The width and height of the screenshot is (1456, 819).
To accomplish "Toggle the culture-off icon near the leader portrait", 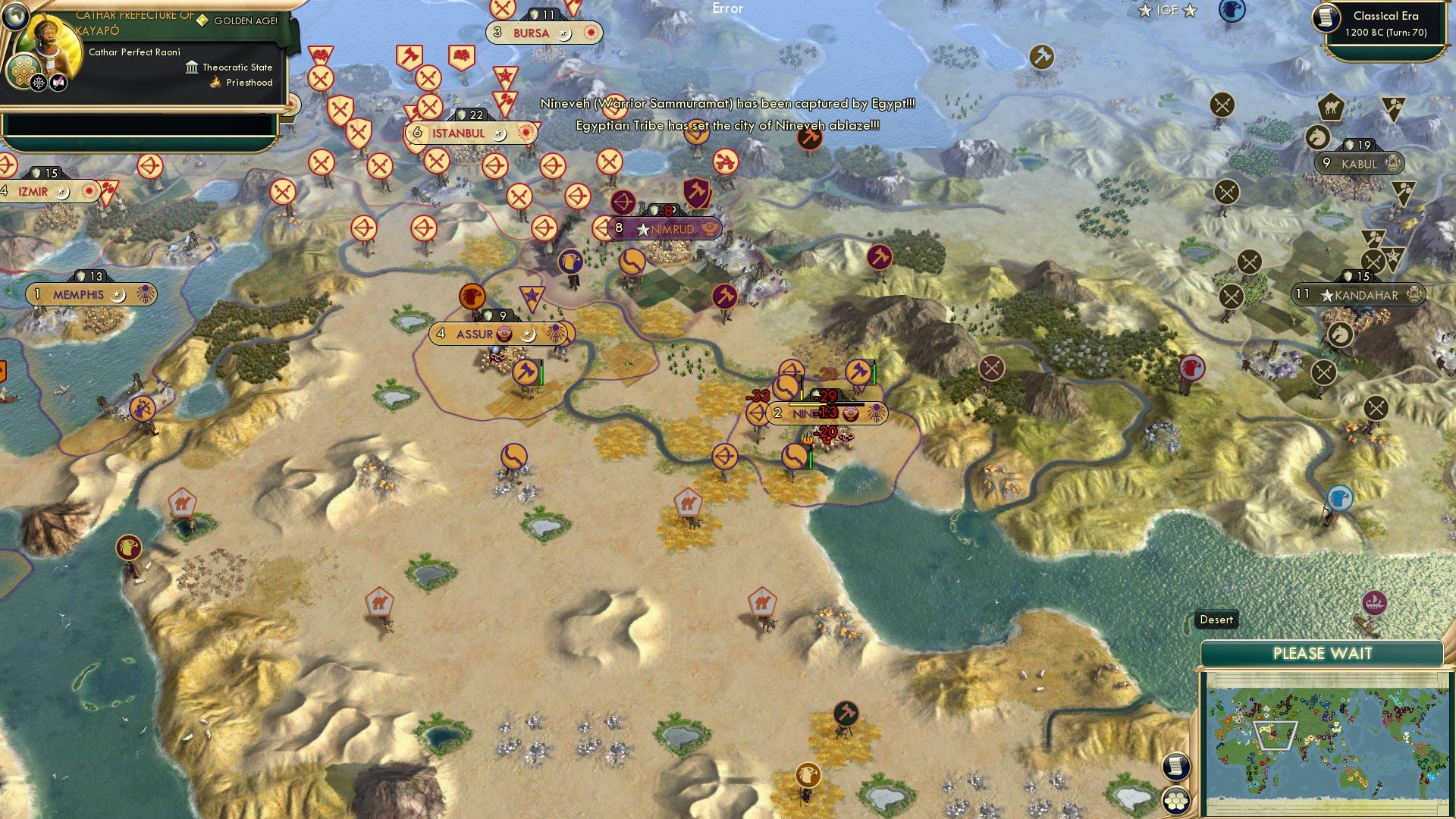I will point(58,82).
